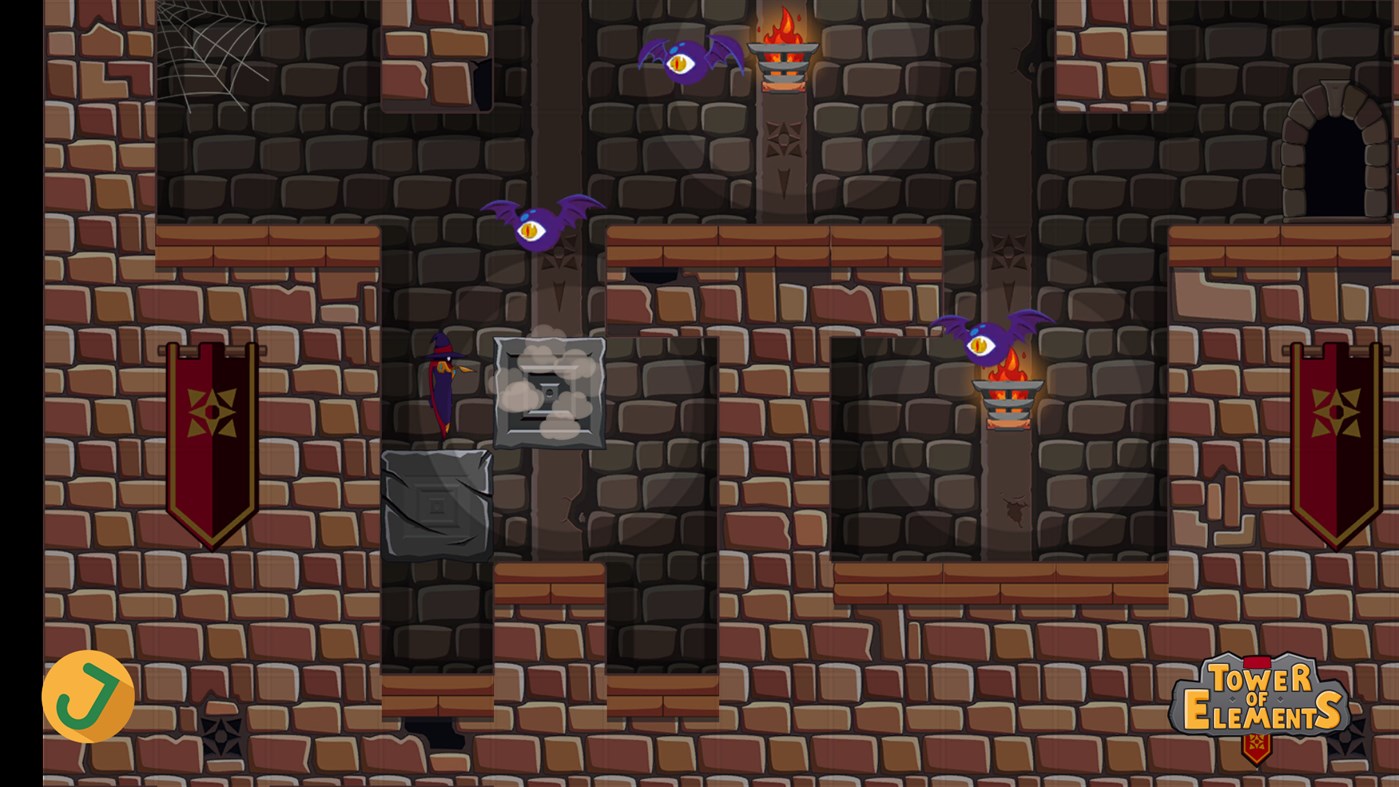Click the spiral stone block below the wizard
The image size is (1399, 787).
tap(435, 503)
